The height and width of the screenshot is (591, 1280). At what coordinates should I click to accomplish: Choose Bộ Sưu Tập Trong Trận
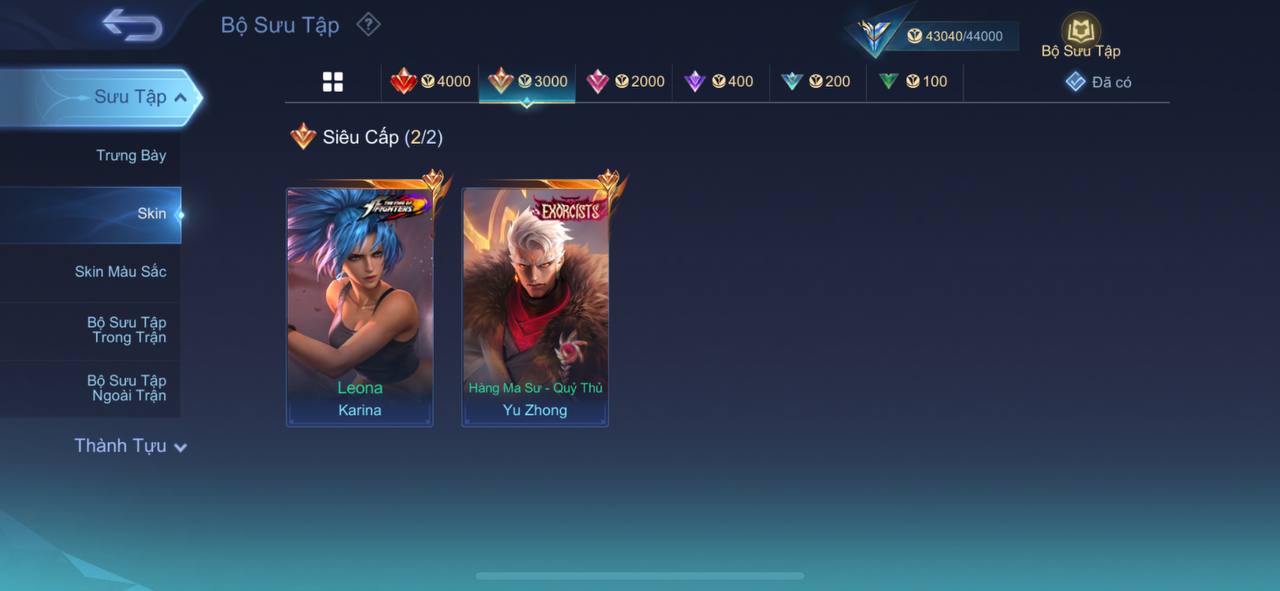tap(126, 330)
